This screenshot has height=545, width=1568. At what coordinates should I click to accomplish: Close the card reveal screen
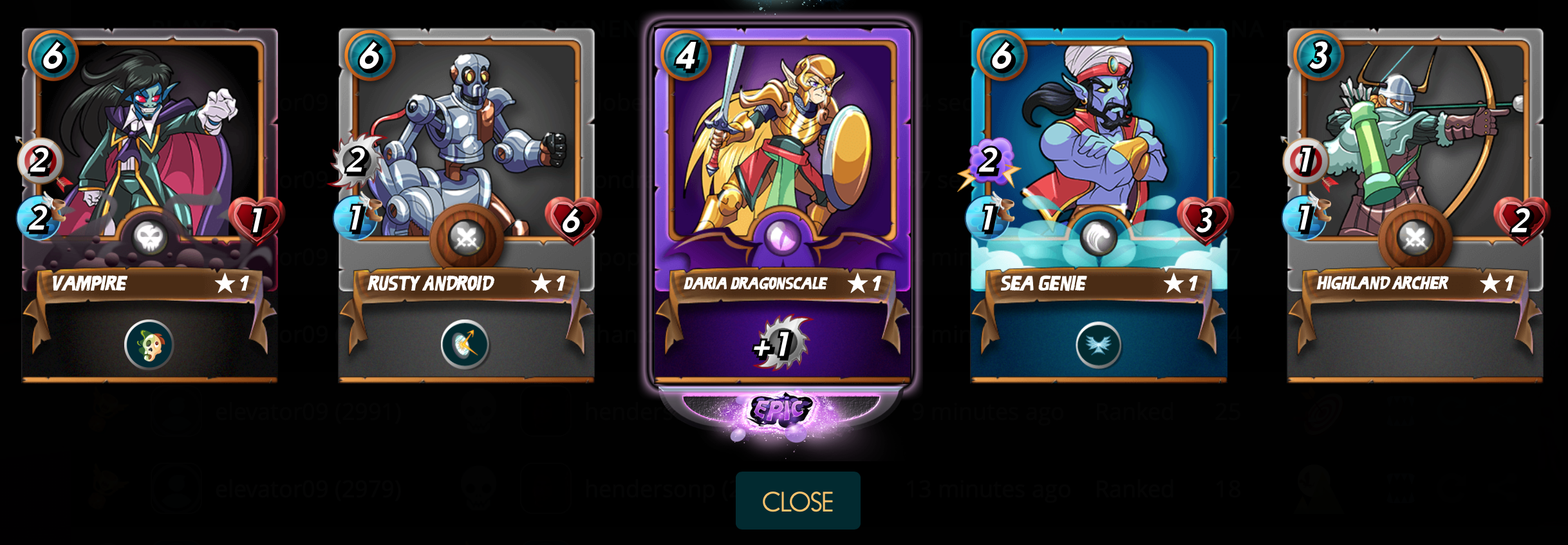798,501
